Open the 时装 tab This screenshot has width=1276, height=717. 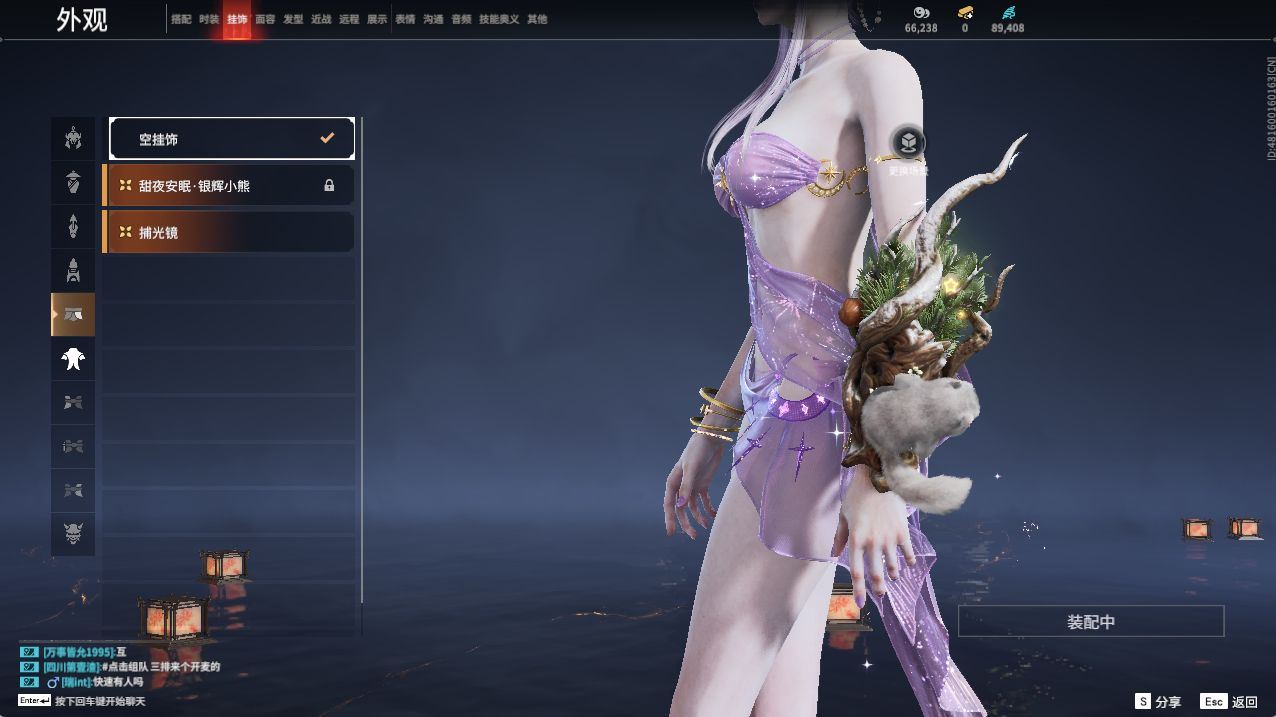[209, 19]
